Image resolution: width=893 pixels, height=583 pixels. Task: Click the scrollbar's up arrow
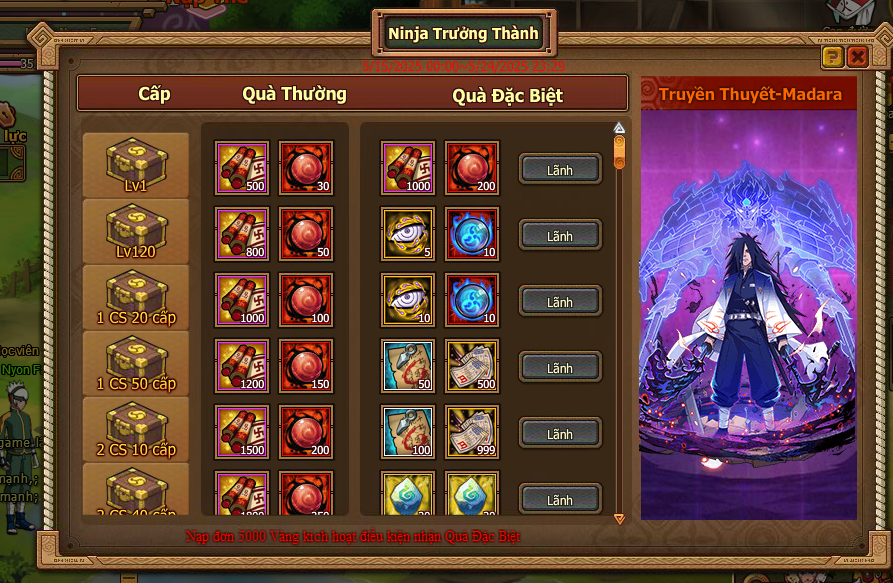click(x=619, y=128)
